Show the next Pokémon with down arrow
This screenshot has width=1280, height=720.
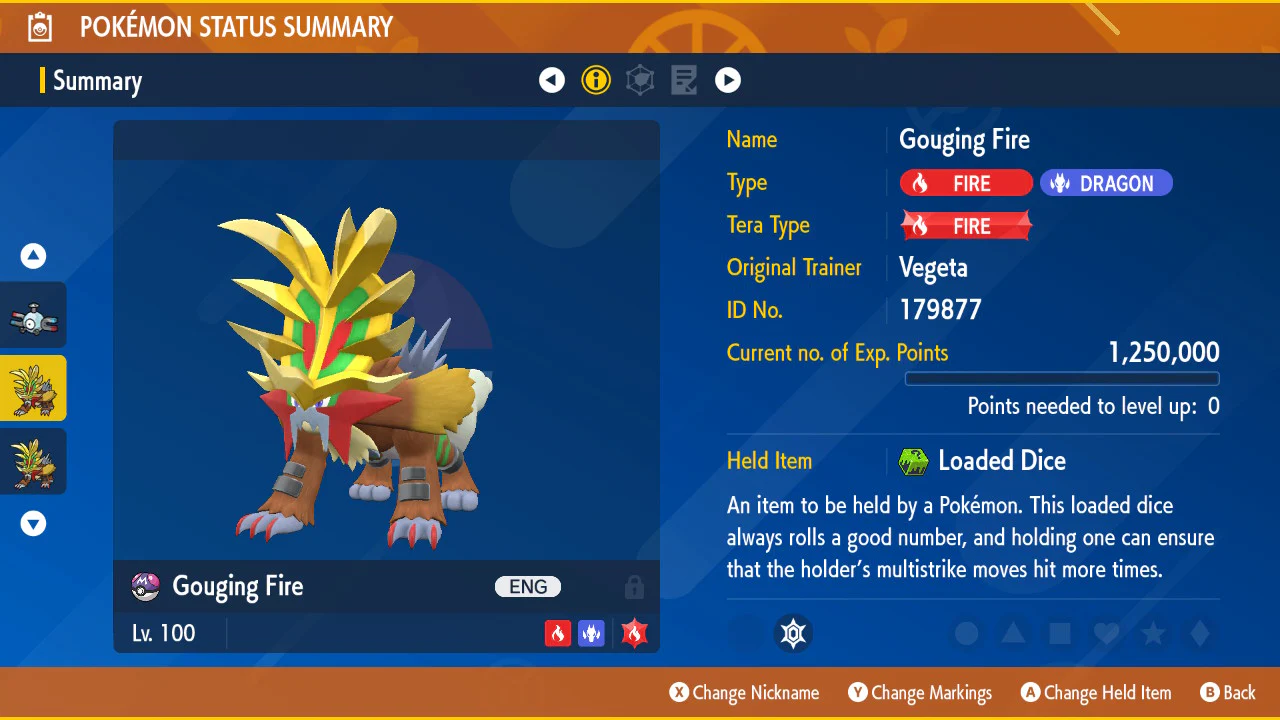34,523
